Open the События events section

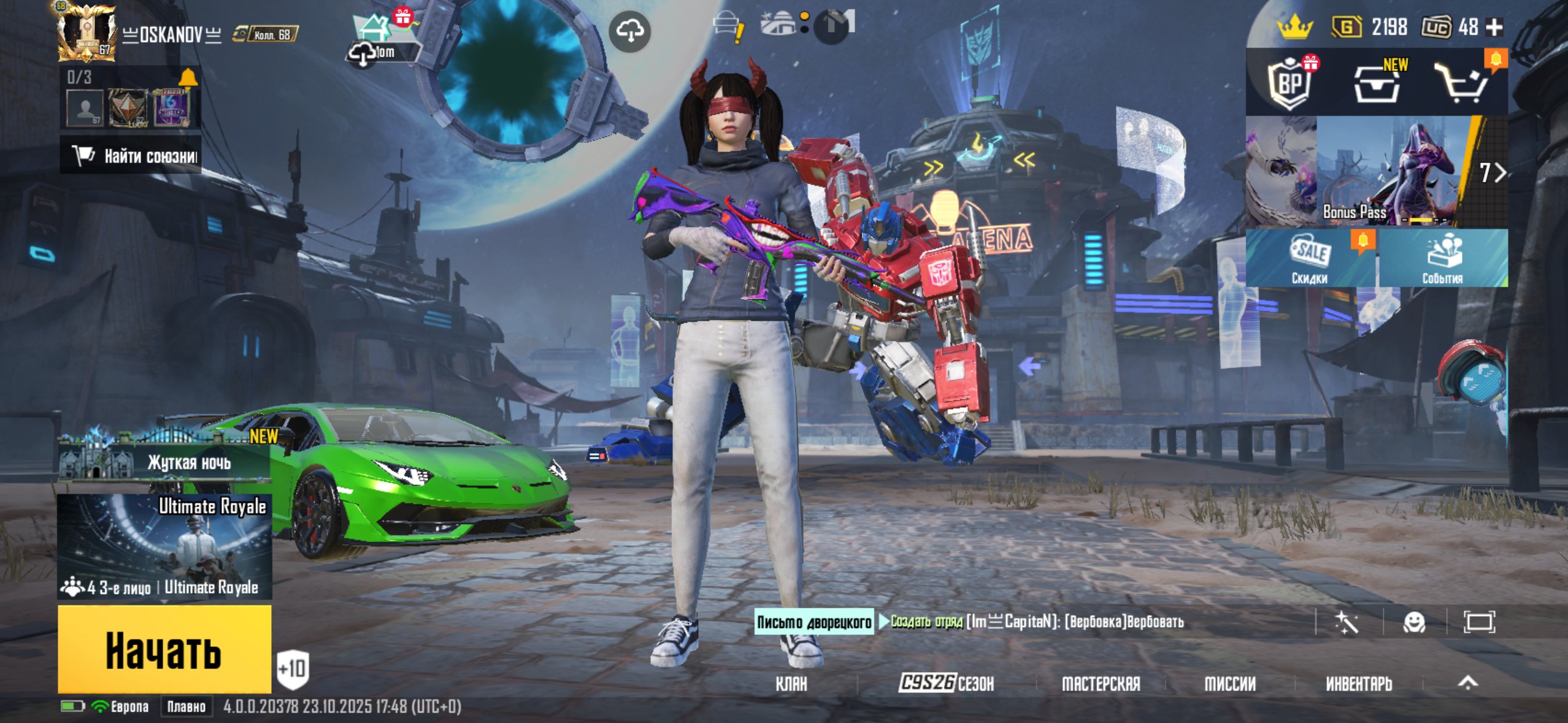pyautogui.click(x=1442, y=259)
